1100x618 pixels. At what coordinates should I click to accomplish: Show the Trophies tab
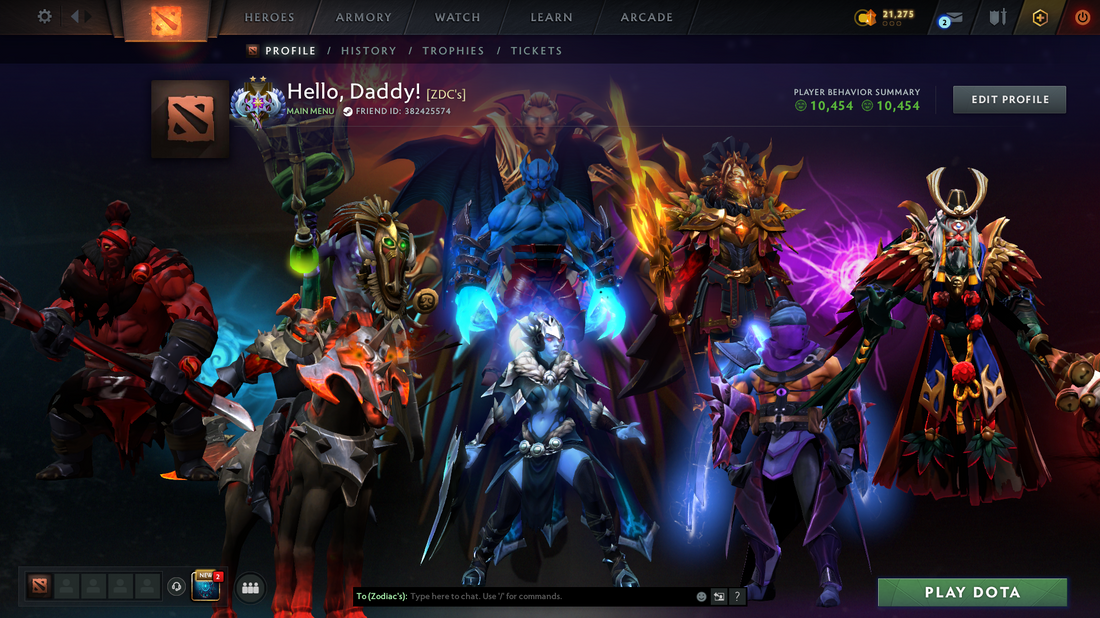click(x=453, y=50)
